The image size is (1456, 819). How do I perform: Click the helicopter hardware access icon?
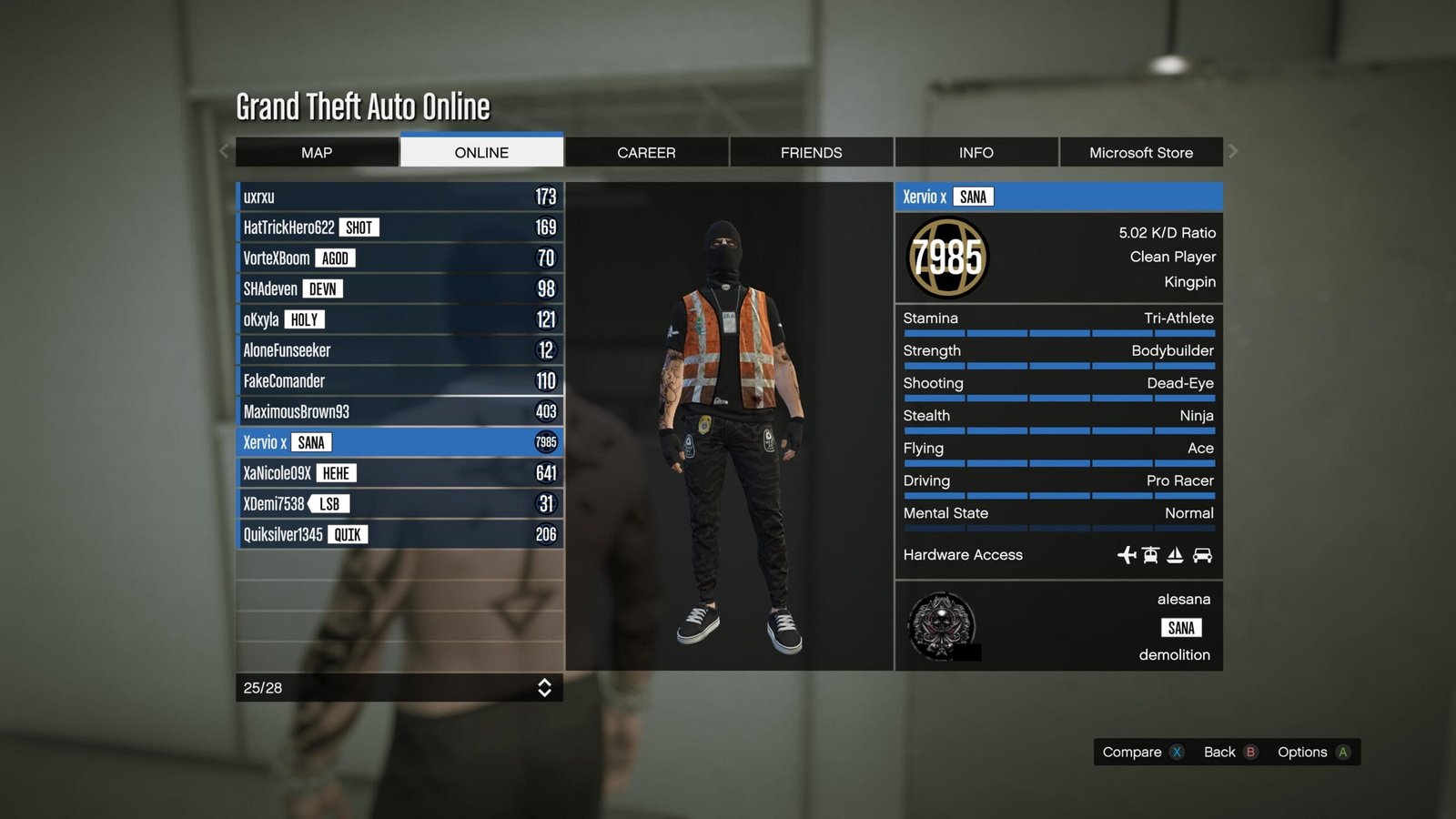[1152, 555]
